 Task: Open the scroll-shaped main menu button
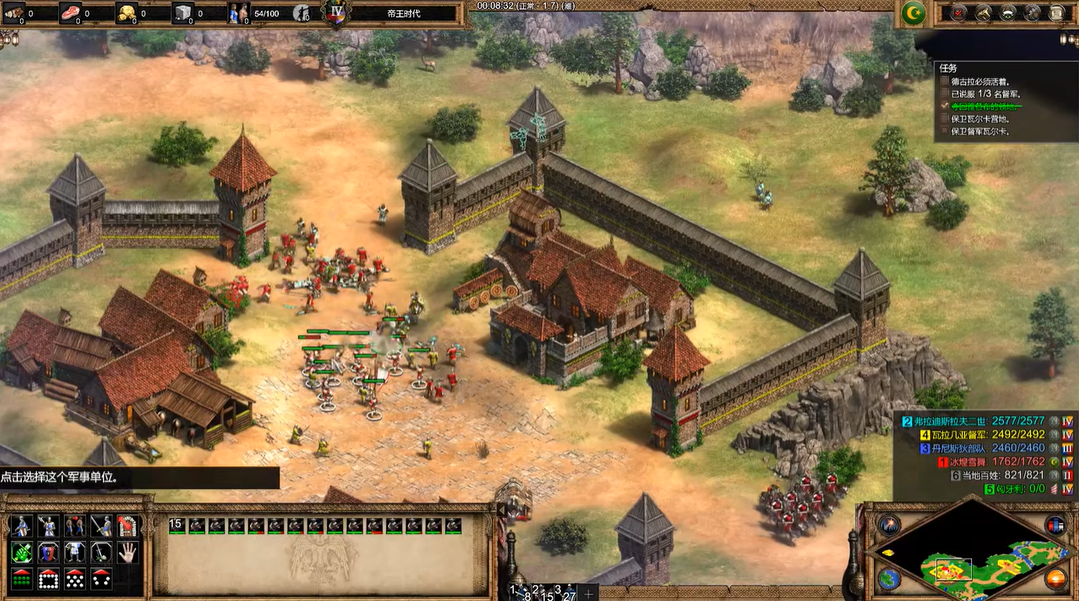[x=1057, y=13]
